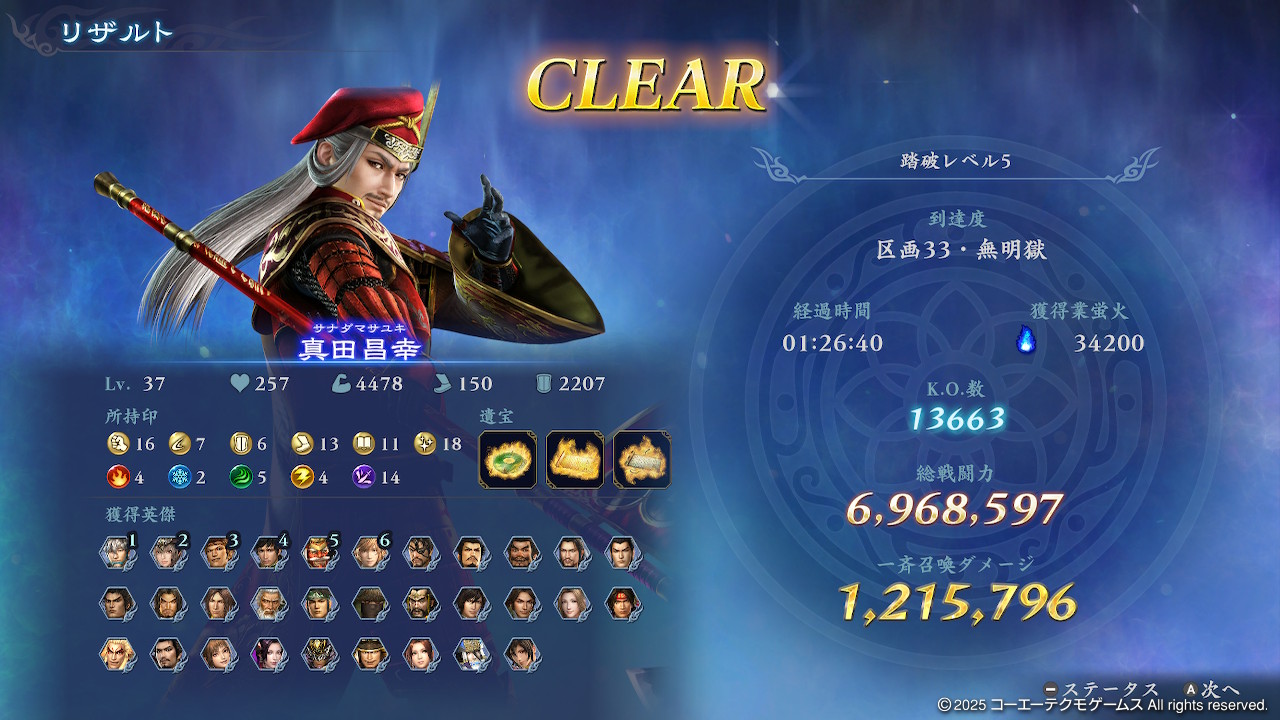Inspect the middle golden scroll relic

pyautogui.click(x=575, y=459)
